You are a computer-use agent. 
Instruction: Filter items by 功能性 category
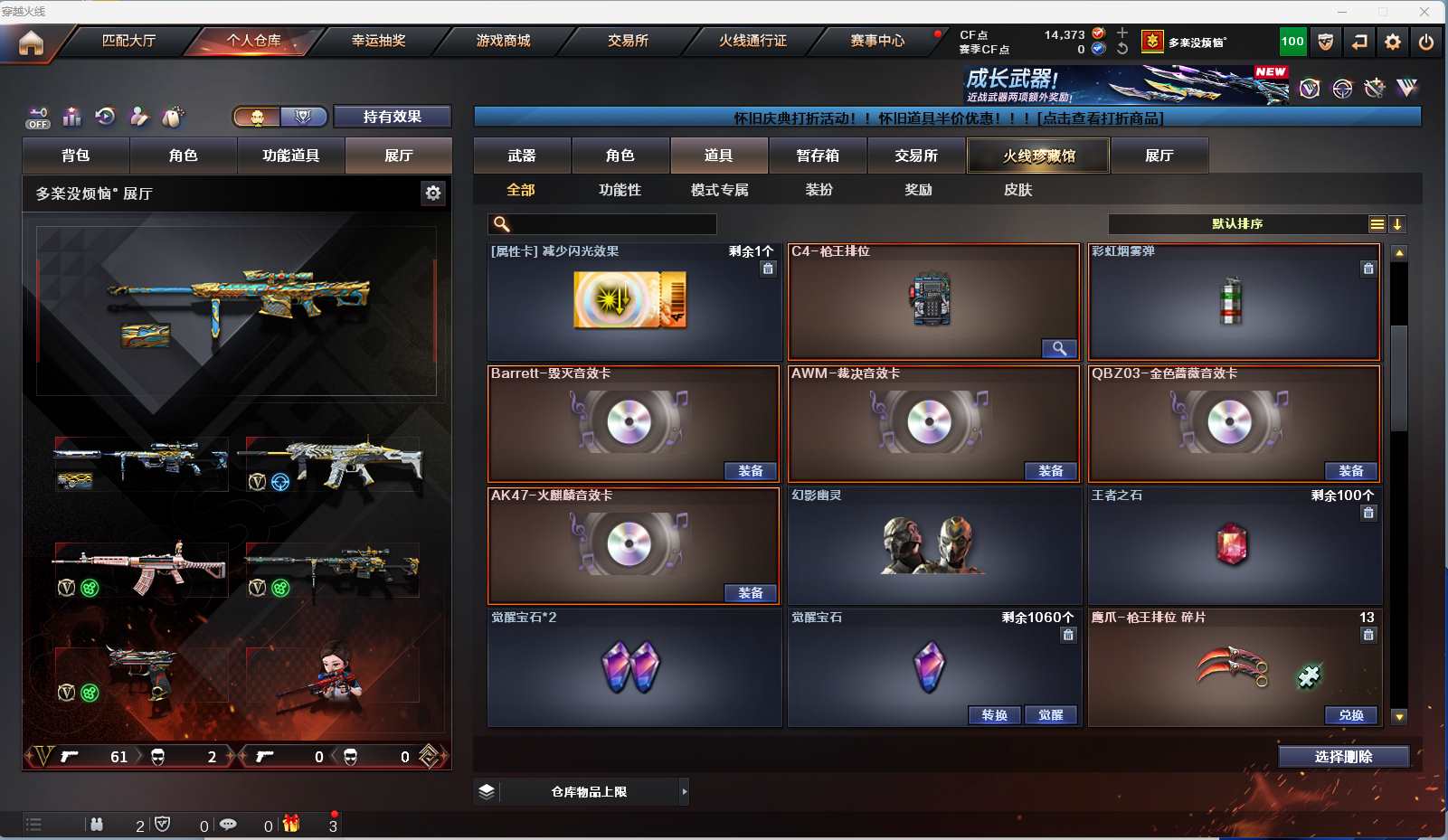[x=620, y=190]
